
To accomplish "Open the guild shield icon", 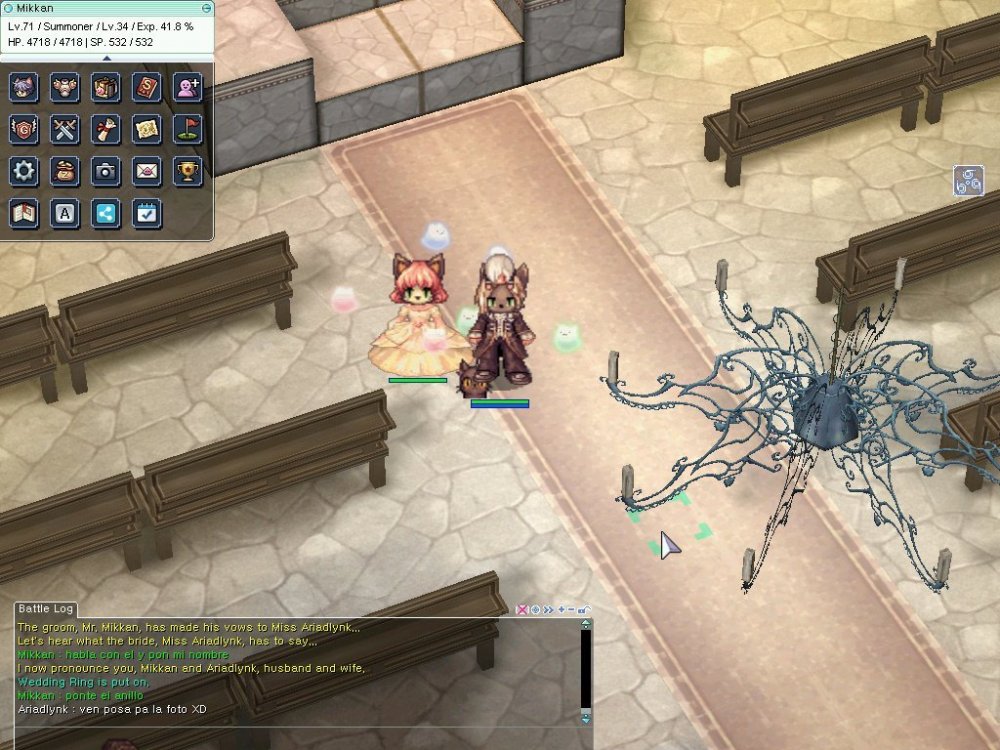I will (24, 129).
